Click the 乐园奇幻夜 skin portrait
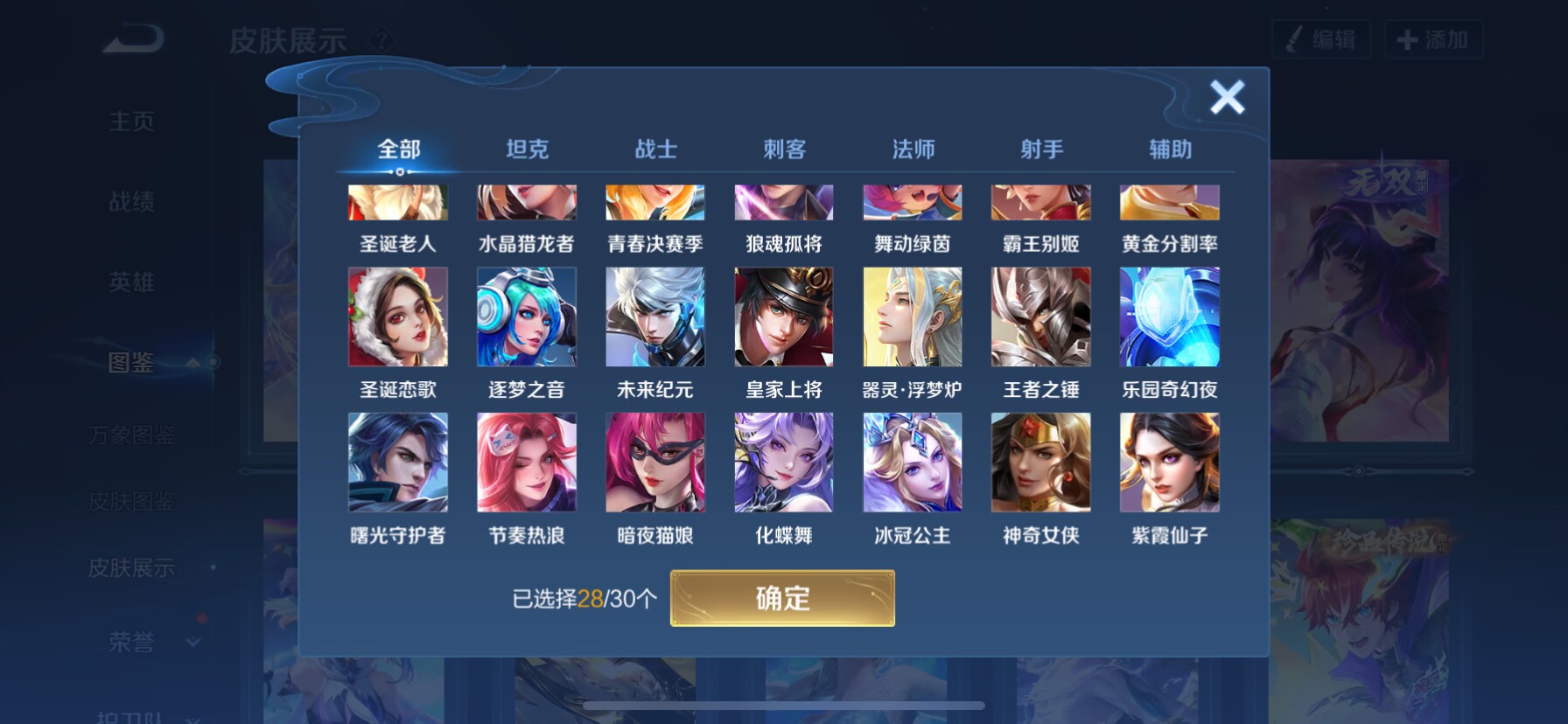This screenshot has width=1568, height=724. (x=1169, y=316)
